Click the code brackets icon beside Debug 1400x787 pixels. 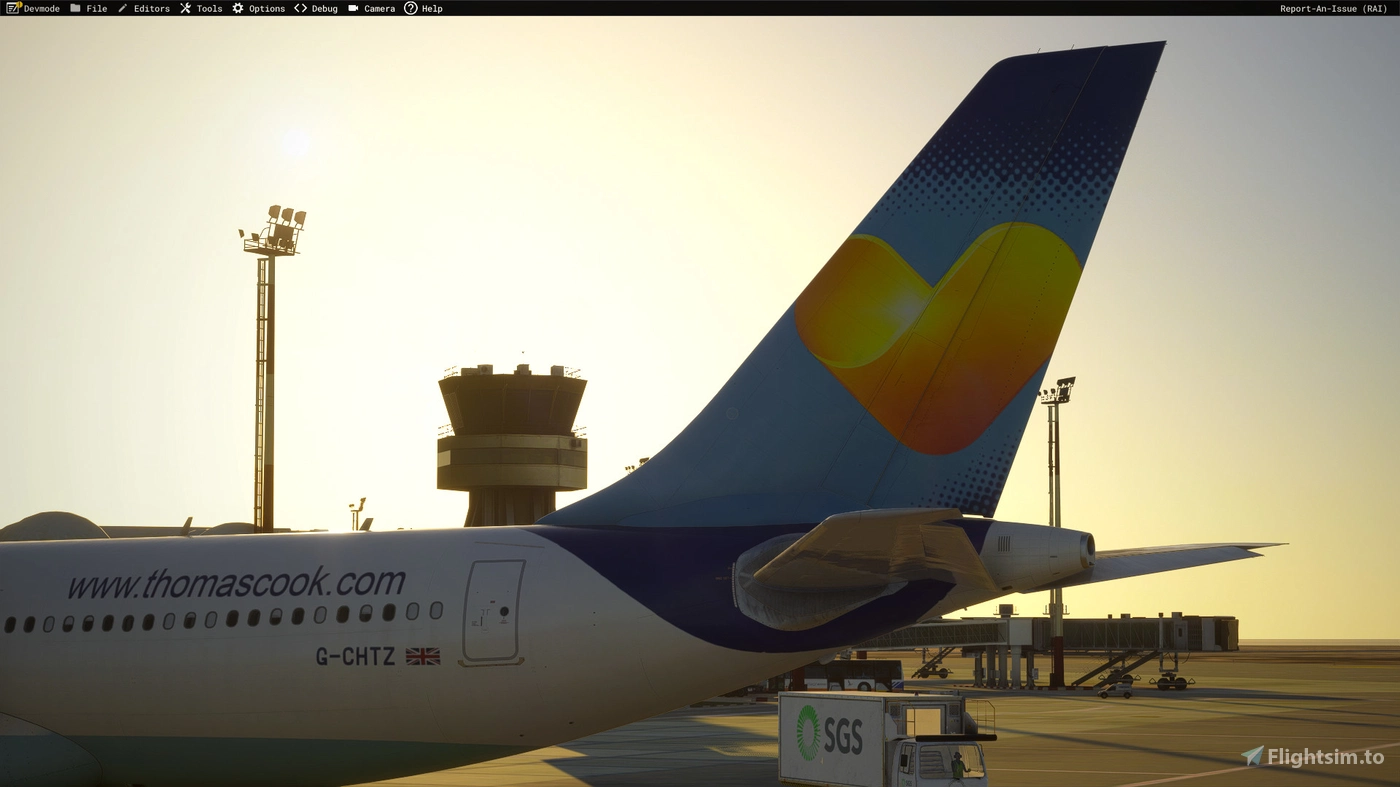pos(299,8)
